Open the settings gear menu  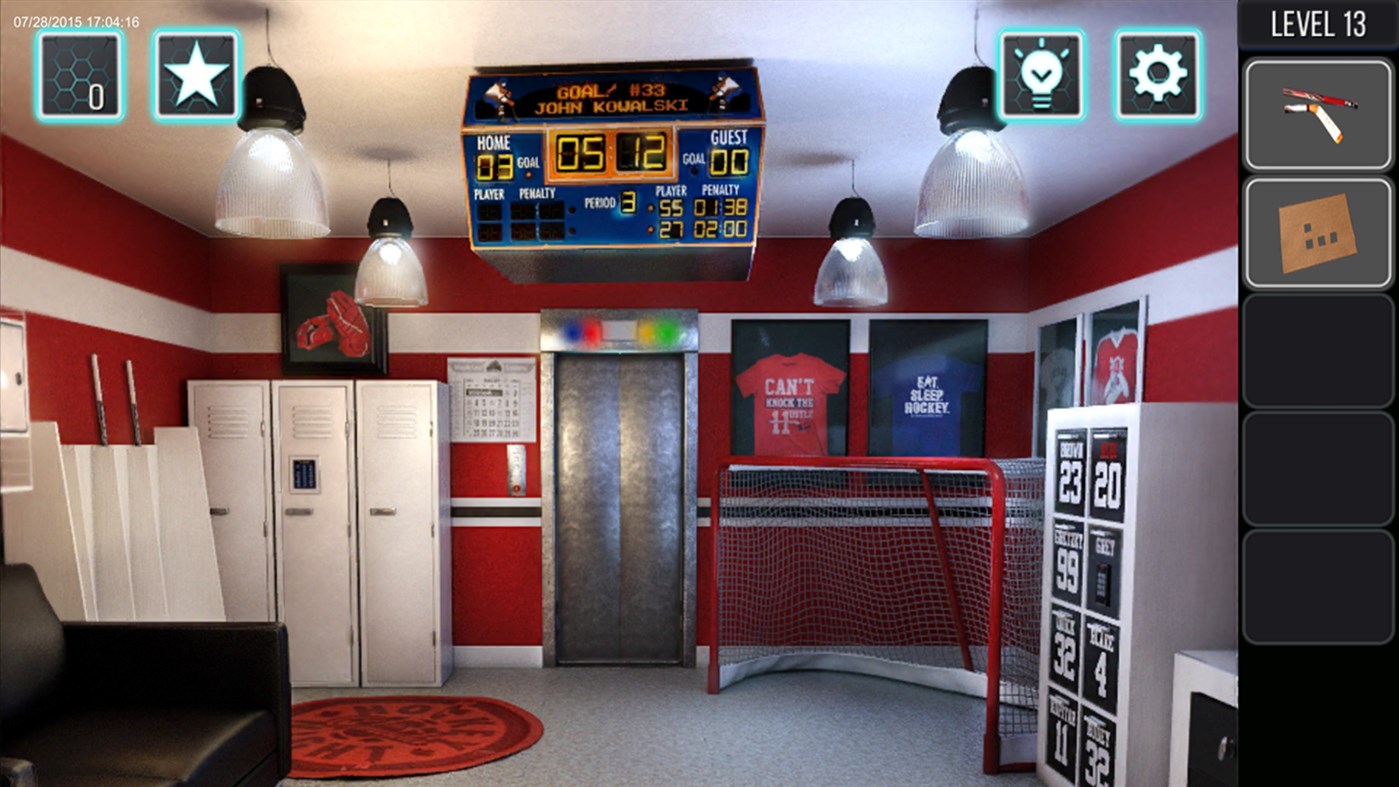[1157, 75]
